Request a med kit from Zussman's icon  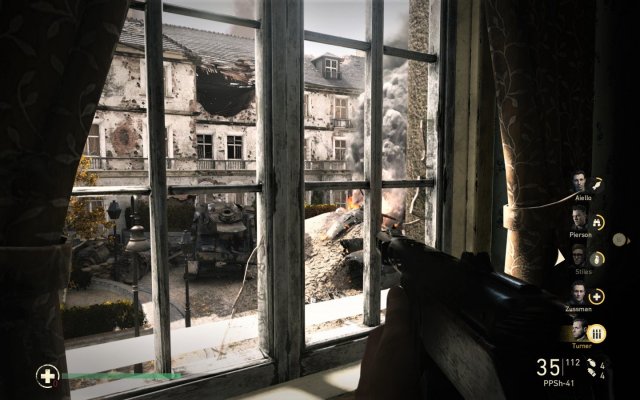[x=598, y=296]
